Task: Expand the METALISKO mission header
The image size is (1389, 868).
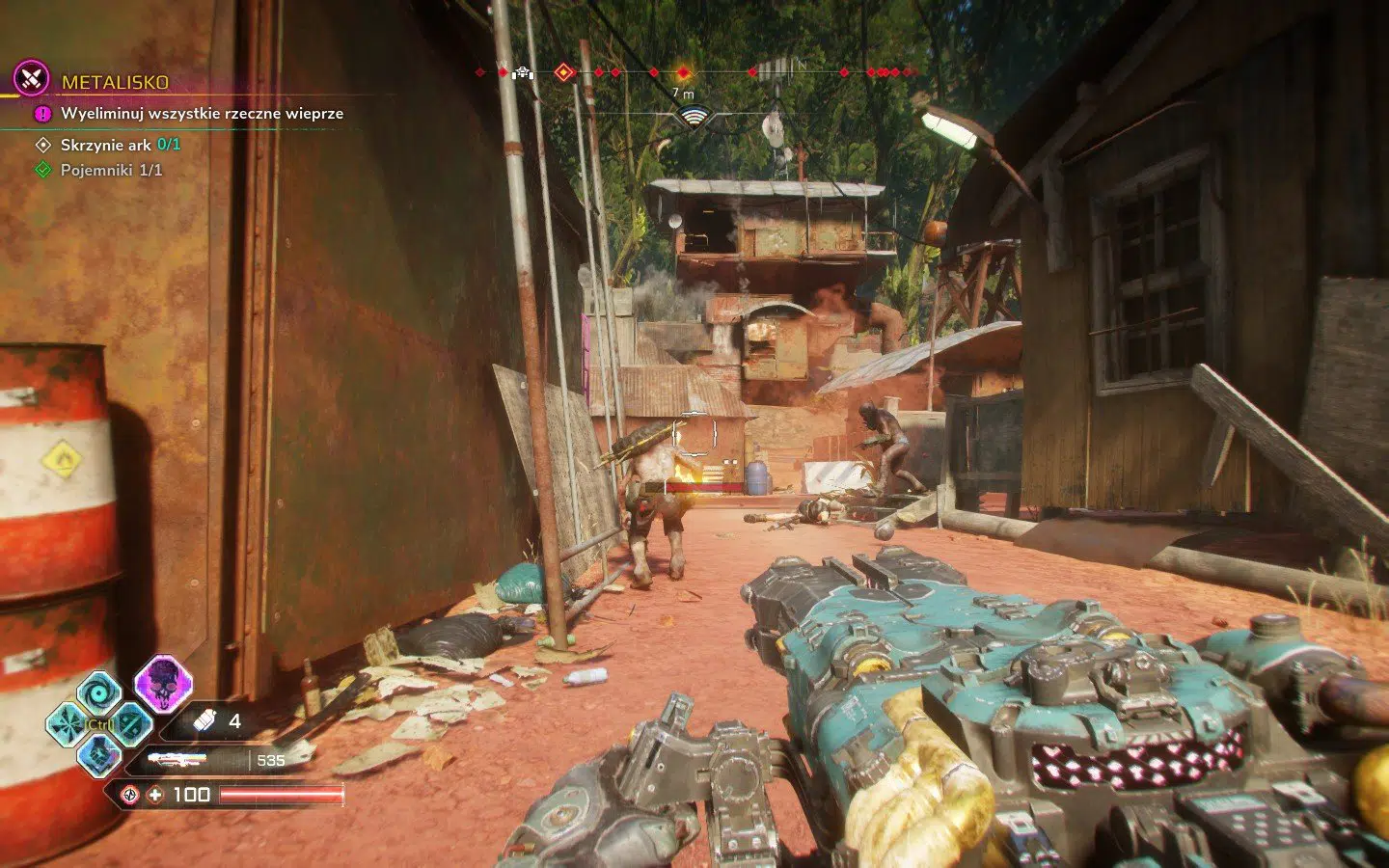Action: tap(116, 82)
